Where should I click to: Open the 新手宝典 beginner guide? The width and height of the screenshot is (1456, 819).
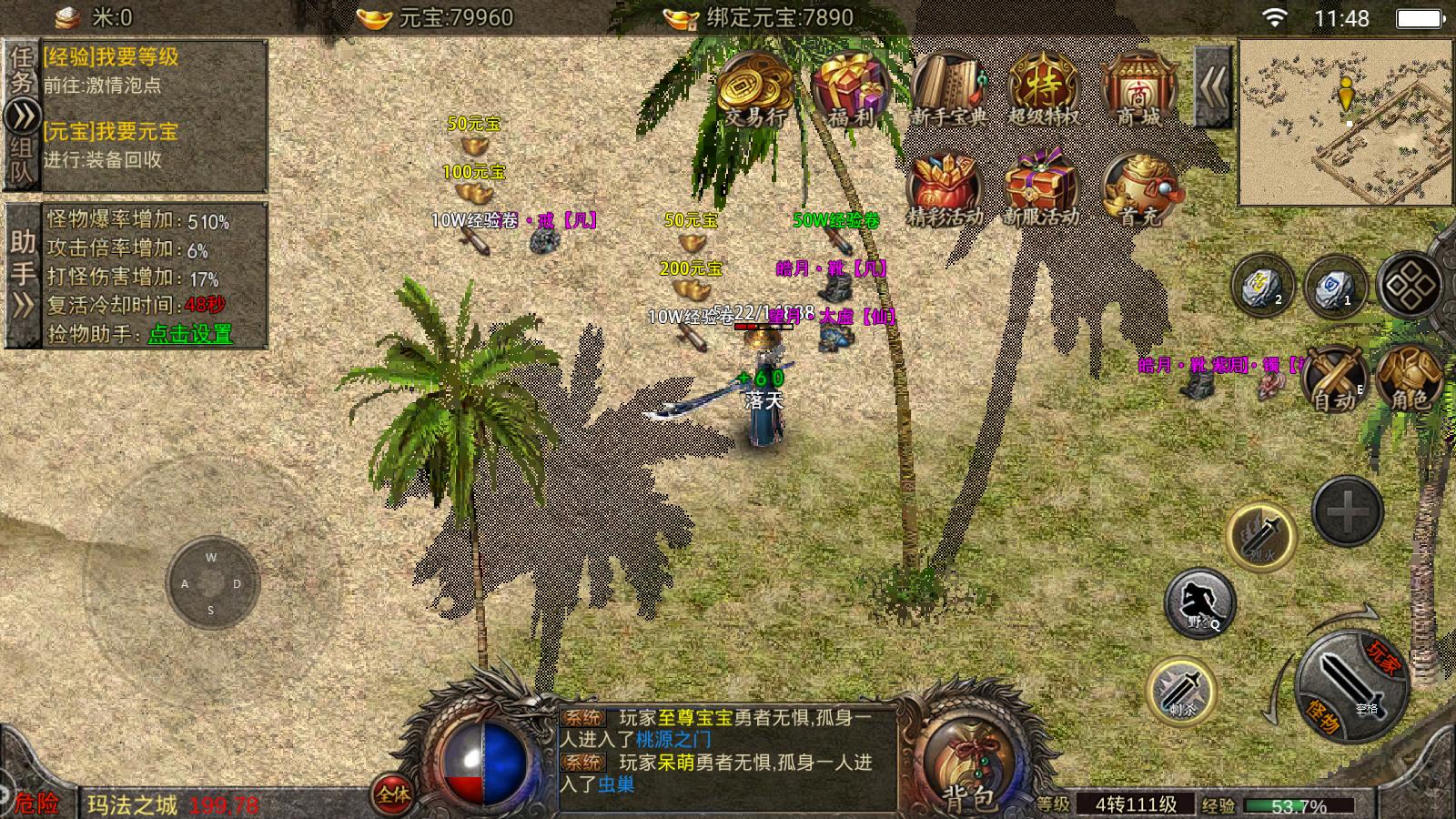pyautogui.click(x=948, y=89)
